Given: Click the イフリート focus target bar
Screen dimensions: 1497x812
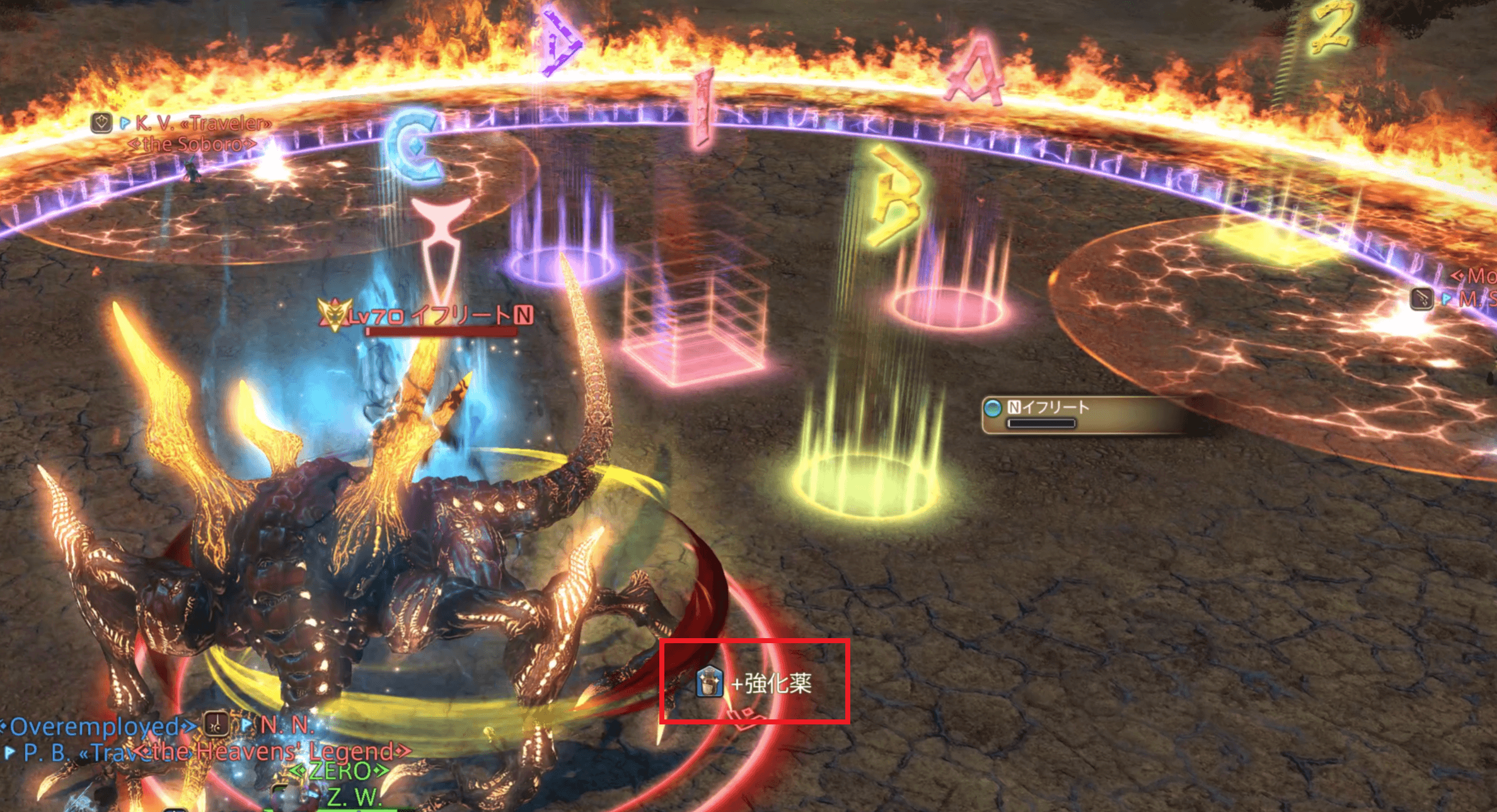Looking at the screenshot, I should 1072,414.
